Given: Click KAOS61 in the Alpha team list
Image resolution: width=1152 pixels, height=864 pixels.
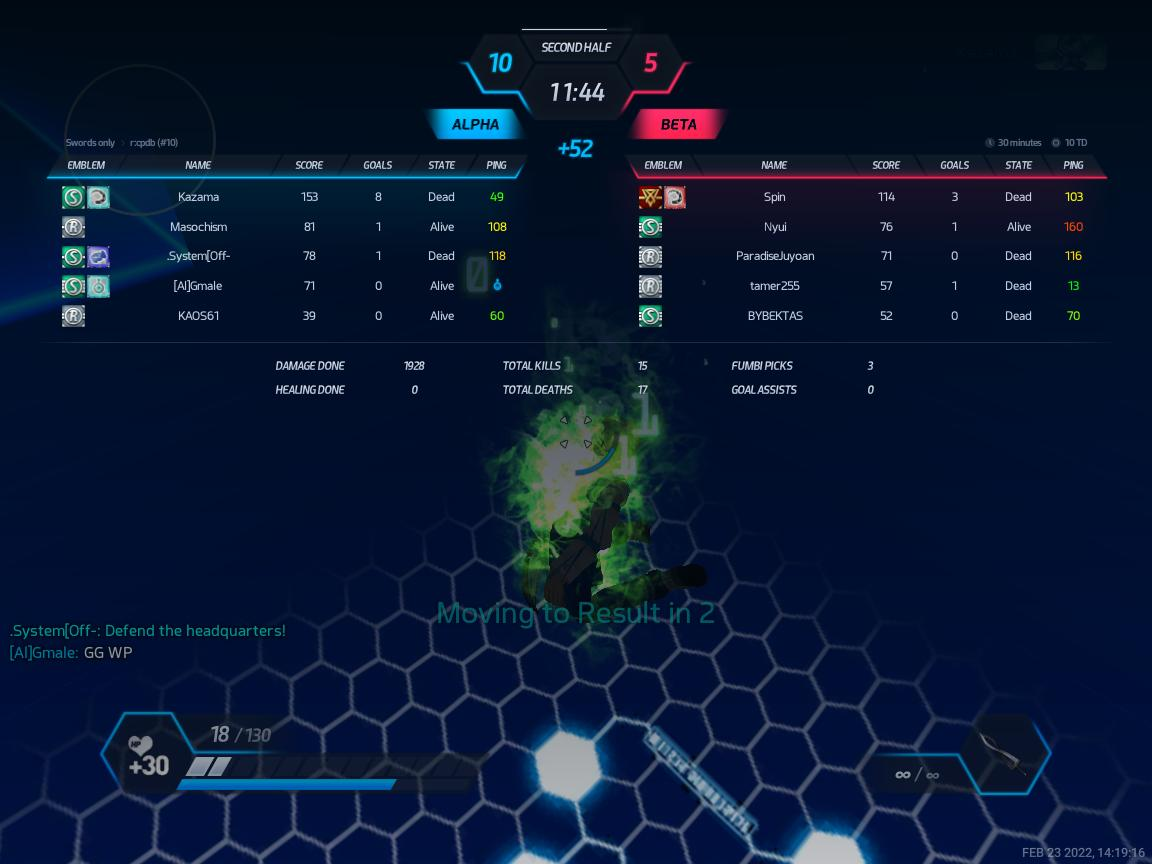Looking at the screenshot, I should coord(198,316).
